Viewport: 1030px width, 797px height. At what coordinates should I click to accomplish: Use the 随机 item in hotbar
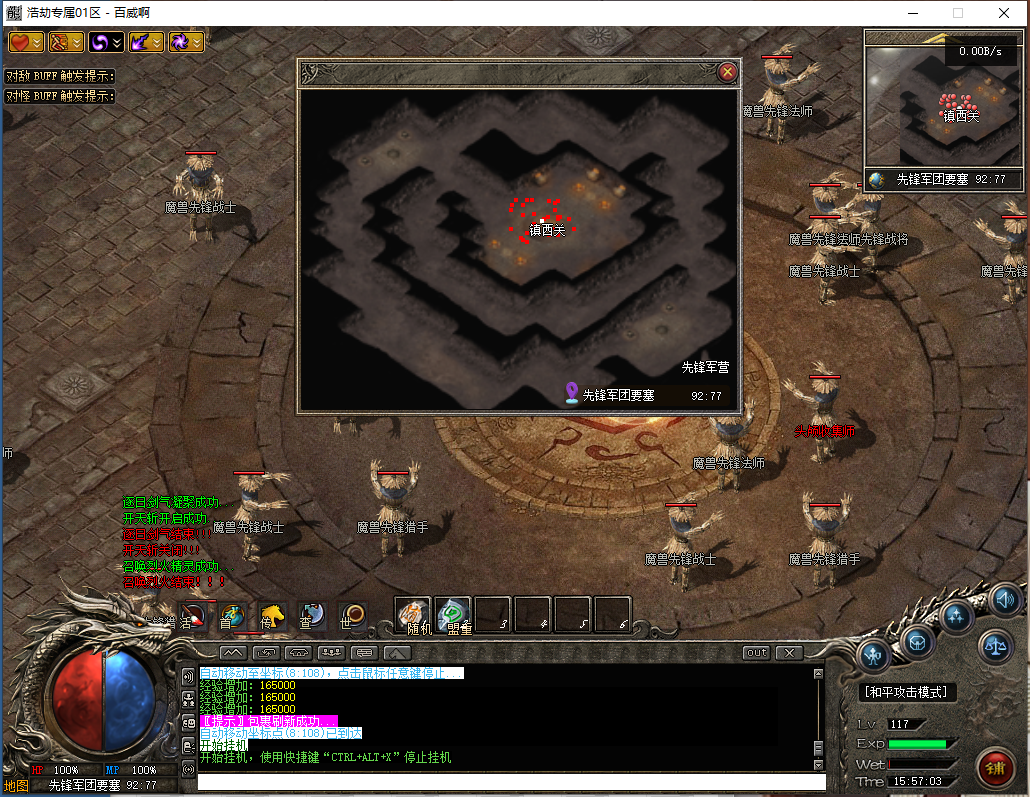[x=413, y=615]
